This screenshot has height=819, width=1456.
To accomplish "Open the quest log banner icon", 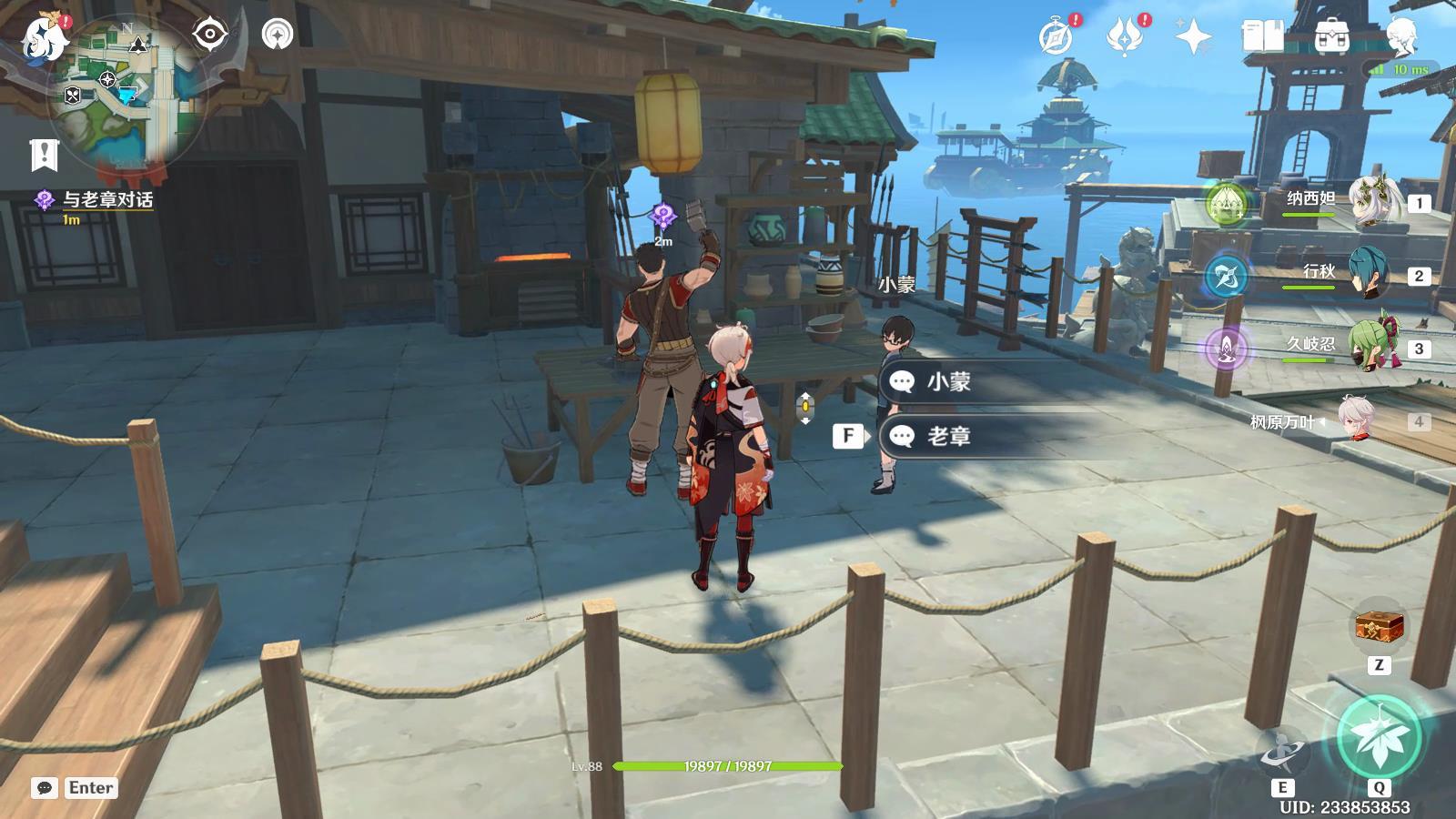I will pyautogui.click(x=43, y=155).
